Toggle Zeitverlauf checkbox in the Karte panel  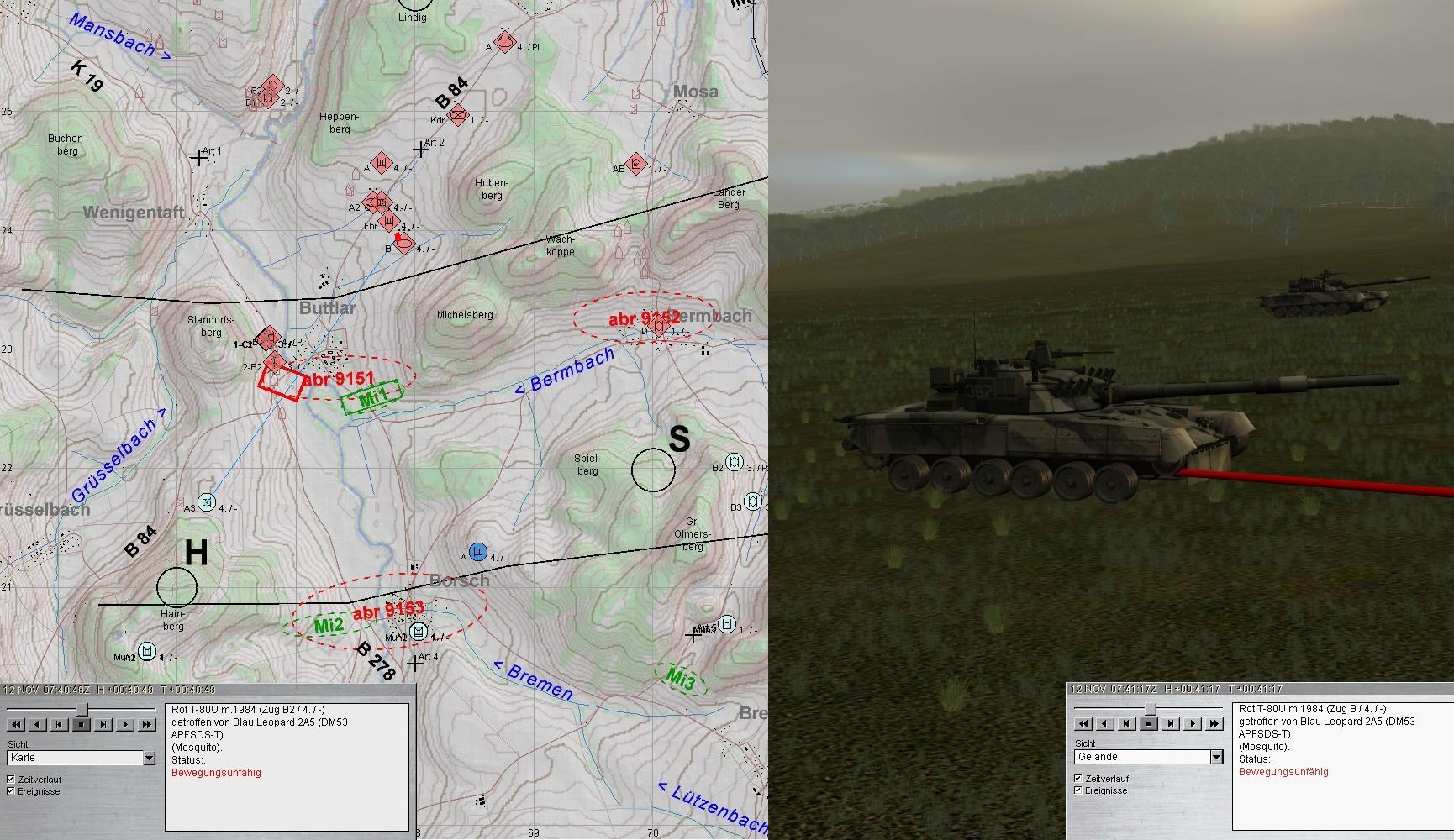[11, 780]
